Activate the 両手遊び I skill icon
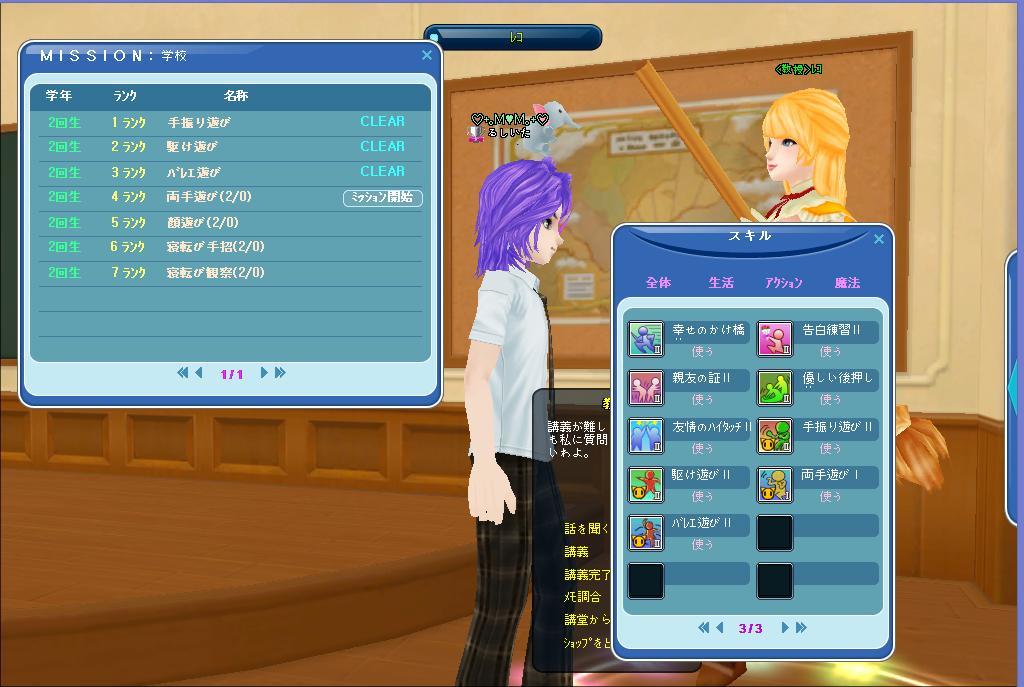Screen dimensions: 1024x687 pos(775,484)
